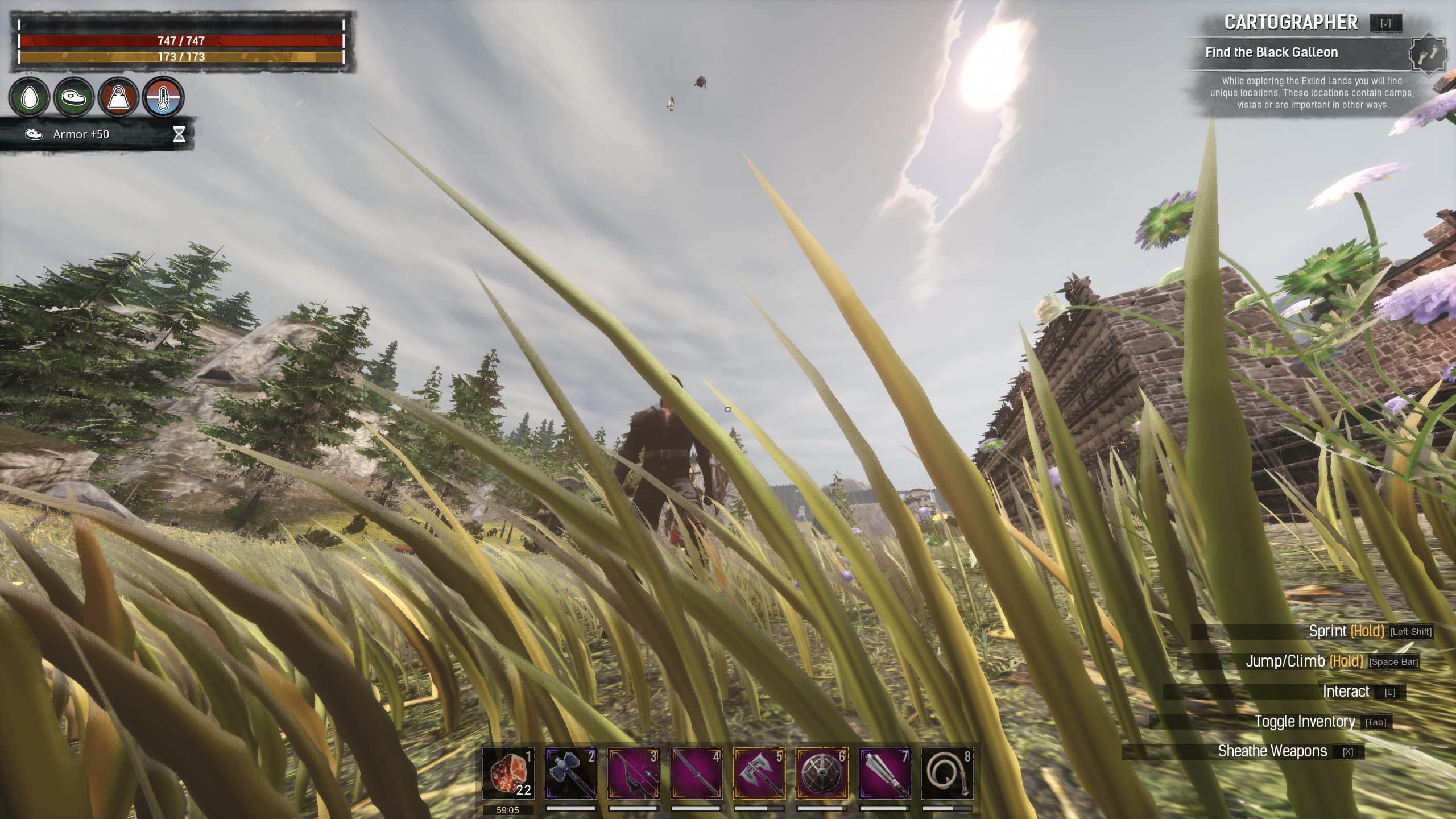Click the hydration water drop status icon
Screen dimensions: 1456x819
[30, 97]
